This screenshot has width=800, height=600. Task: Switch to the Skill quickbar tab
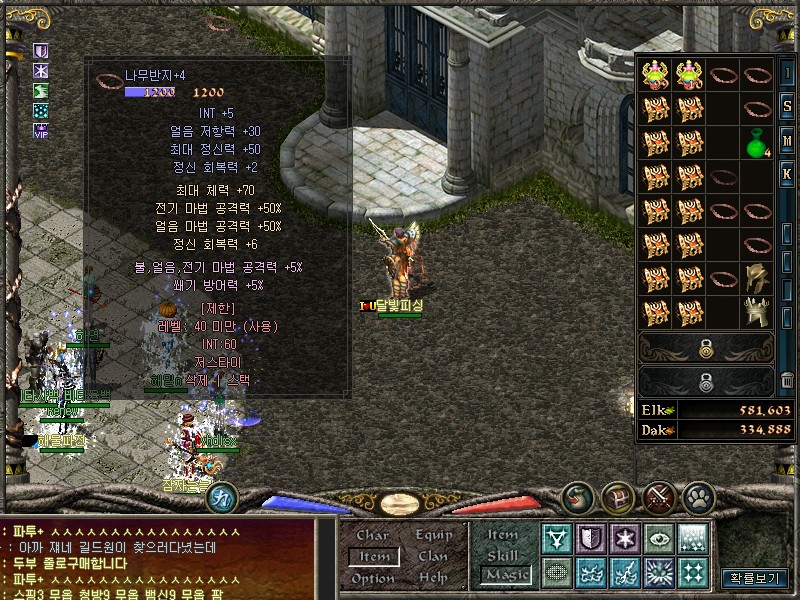click(x=503, y=555)
